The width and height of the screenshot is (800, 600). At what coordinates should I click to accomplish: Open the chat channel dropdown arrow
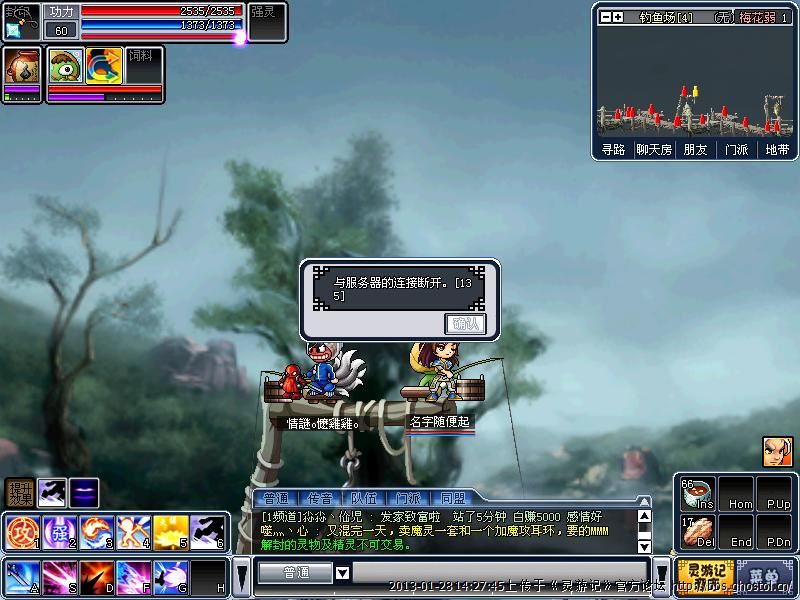tap(342, 573)
